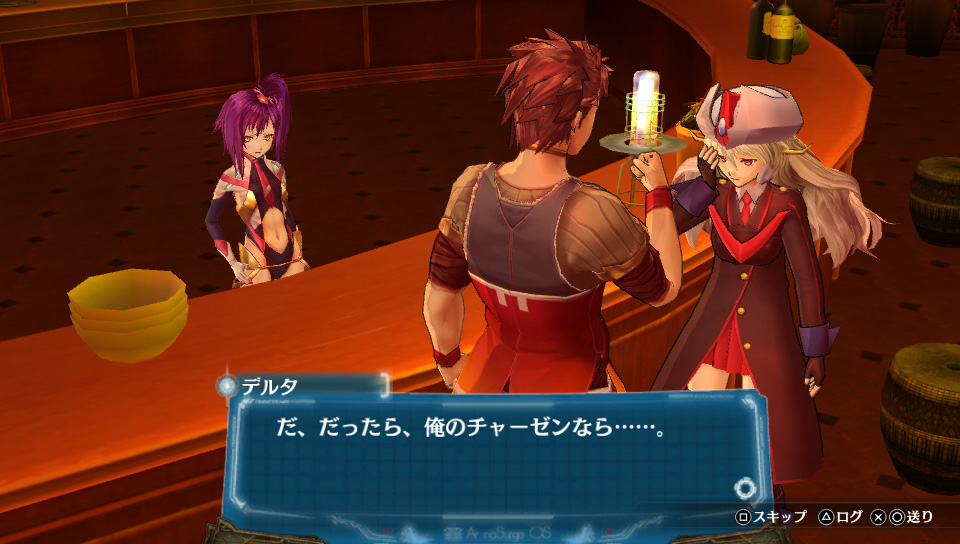Click the circular continue indicator in dialogue box

(743, 488)
